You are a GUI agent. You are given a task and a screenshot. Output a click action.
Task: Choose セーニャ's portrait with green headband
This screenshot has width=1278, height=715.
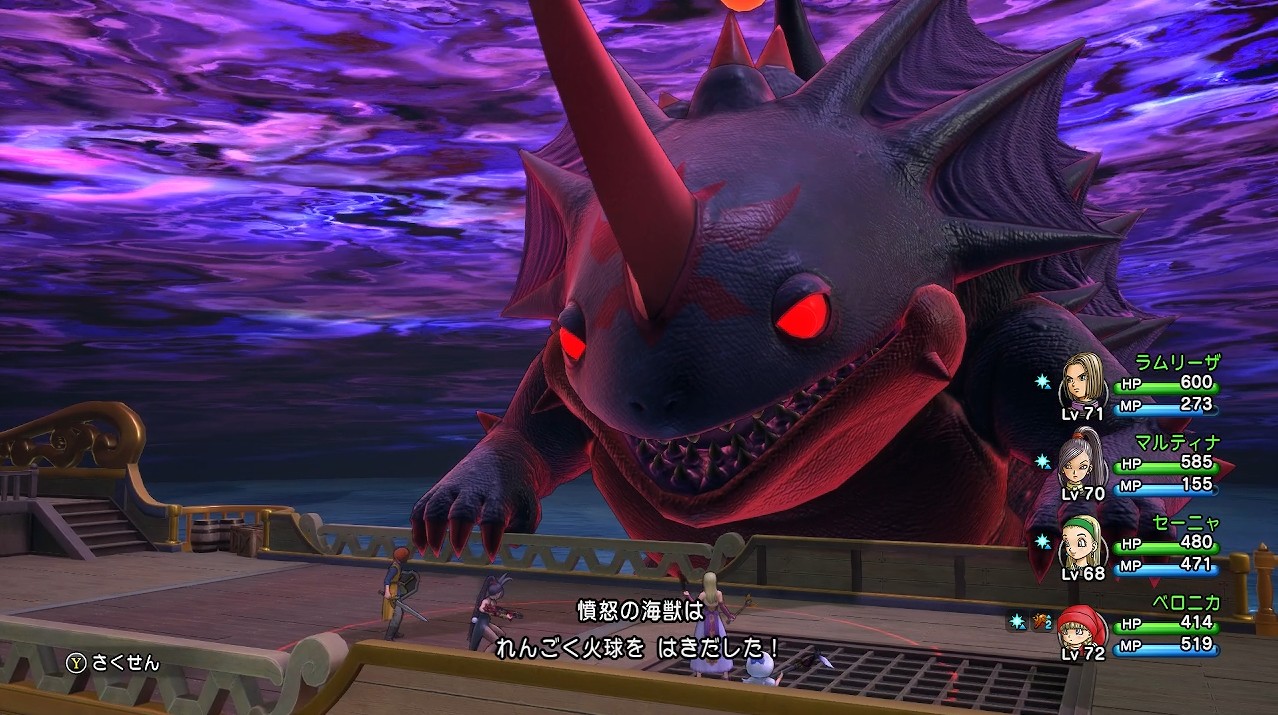[x=1081, y=539]
